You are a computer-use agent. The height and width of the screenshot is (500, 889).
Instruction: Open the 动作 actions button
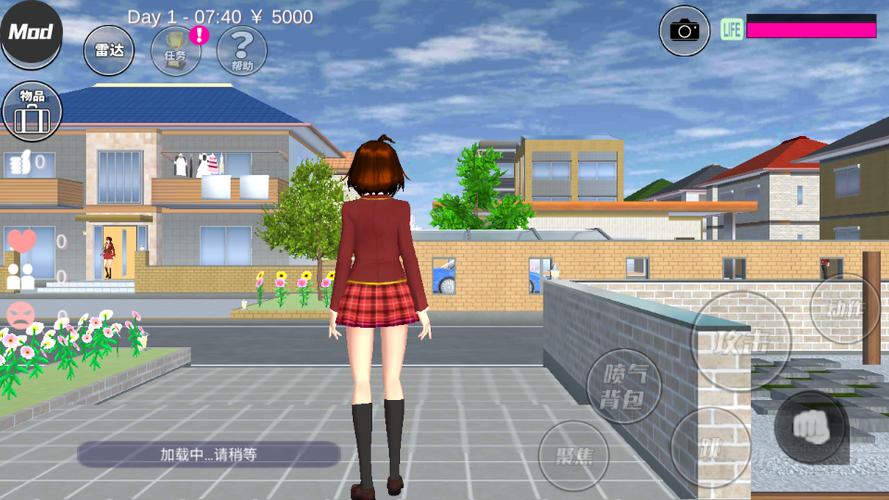(x=845, y=309)
